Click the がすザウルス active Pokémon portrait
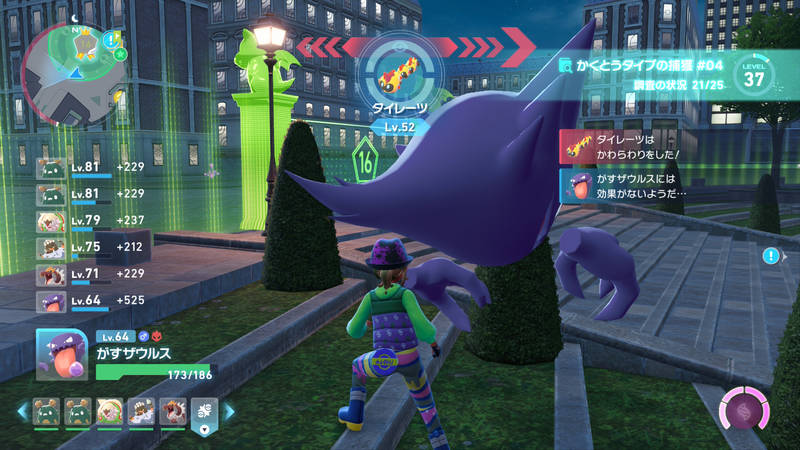The height and width of the screenshot is (450, 800). [62, 353]
